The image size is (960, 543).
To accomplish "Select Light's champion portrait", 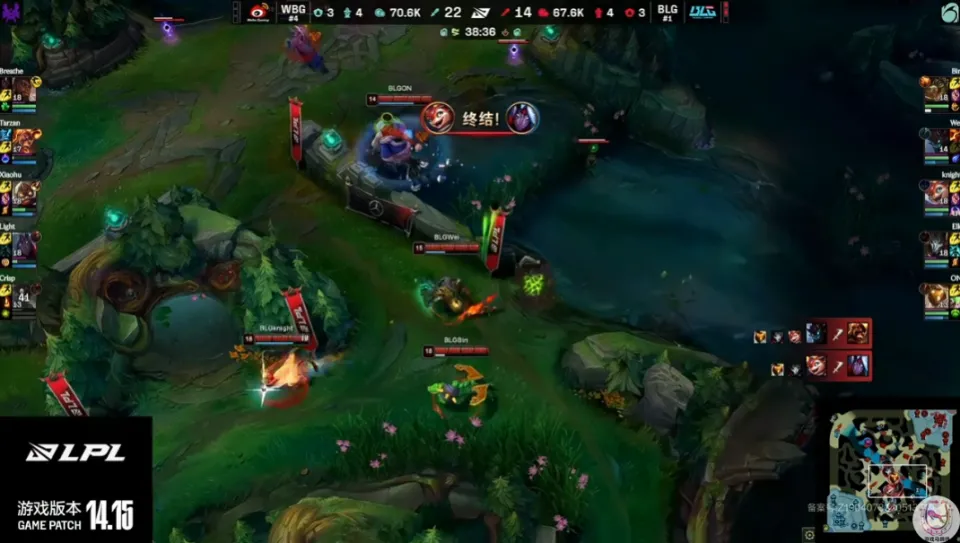I will click(24, 245).
